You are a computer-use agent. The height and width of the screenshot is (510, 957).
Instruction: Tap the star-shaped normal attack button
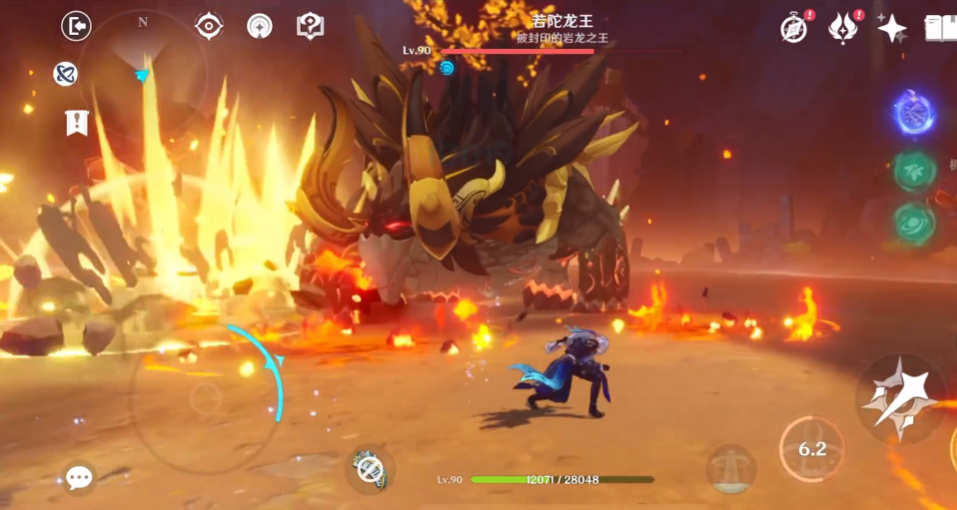[x=901, y=398]
